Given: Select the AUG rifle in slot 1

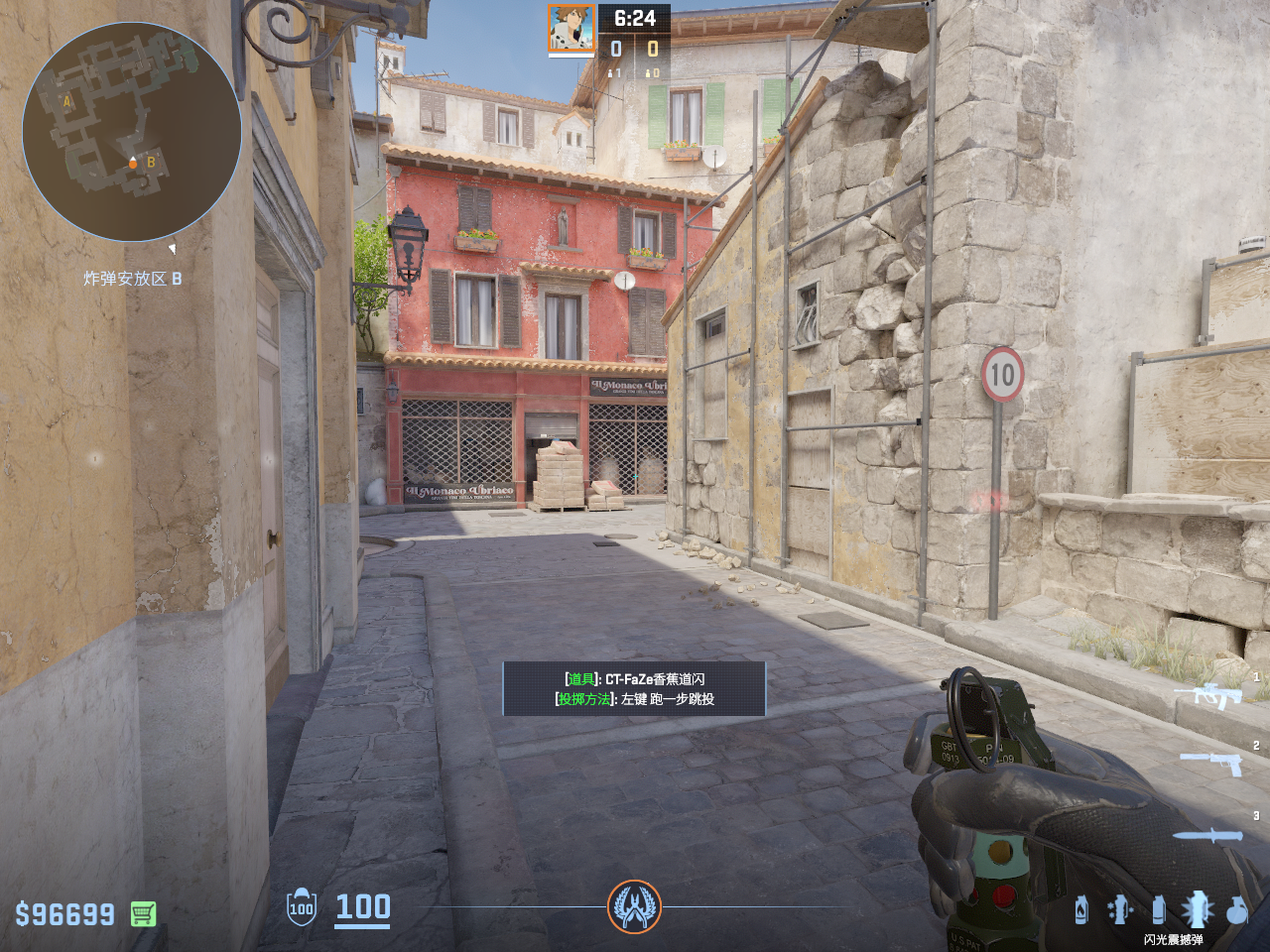Looking at the screenshot, I should tap(1210, 695).
